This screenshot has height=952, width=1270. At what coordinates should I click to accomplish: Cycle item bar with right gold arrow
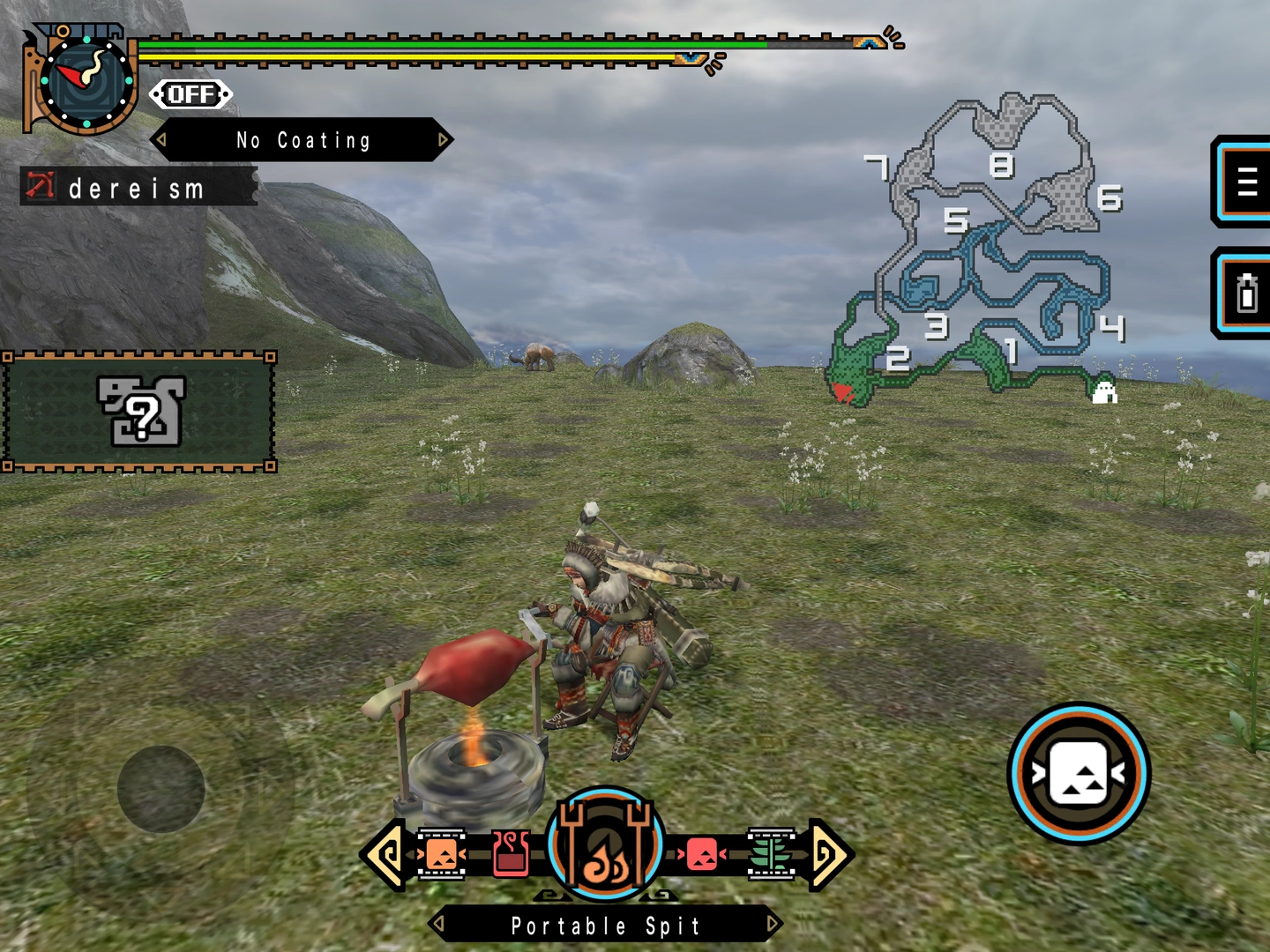[x=829, y=853]
